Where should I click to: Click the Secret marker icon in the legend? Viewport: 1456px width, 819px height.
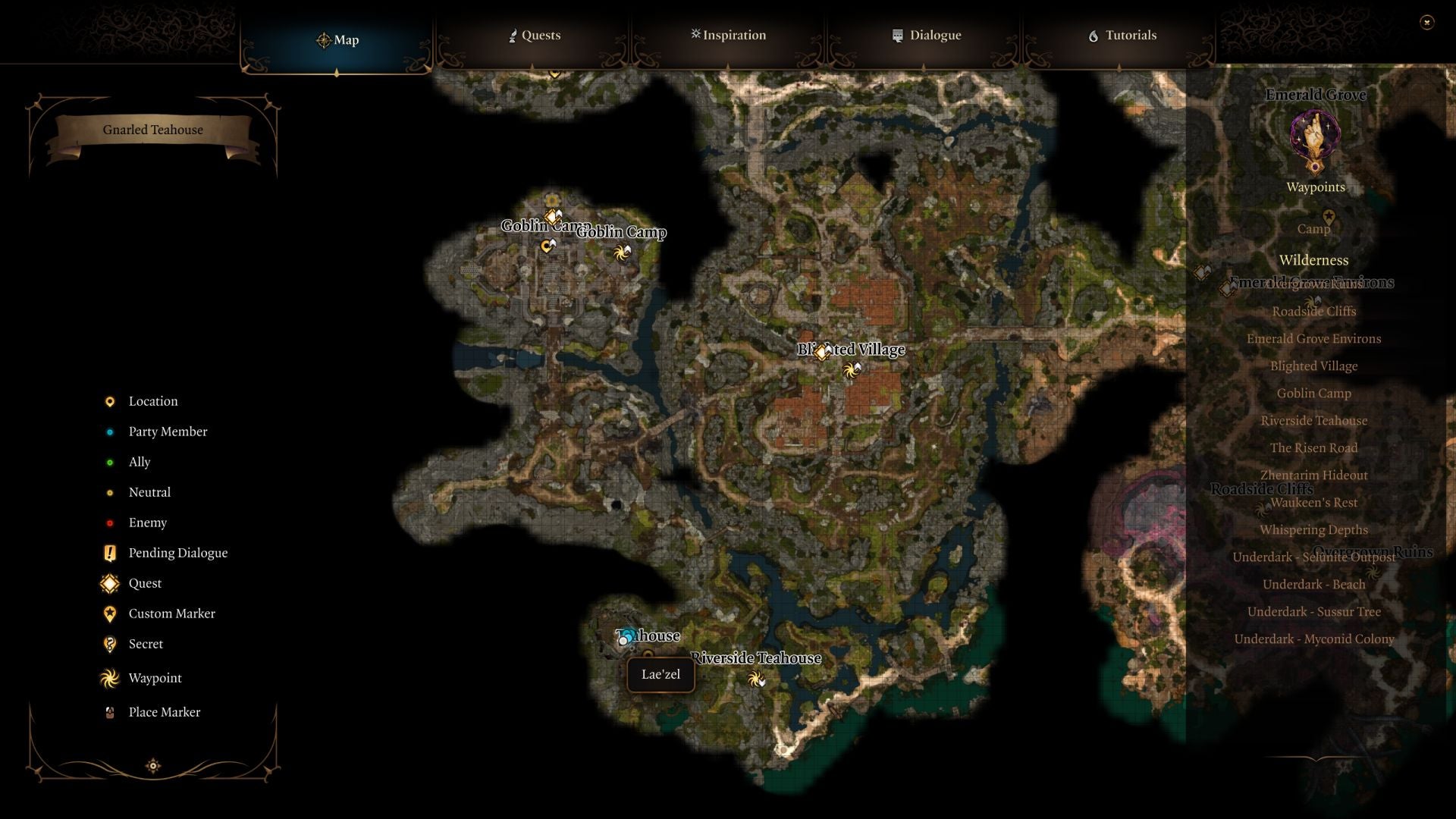(x=108, y=644)
